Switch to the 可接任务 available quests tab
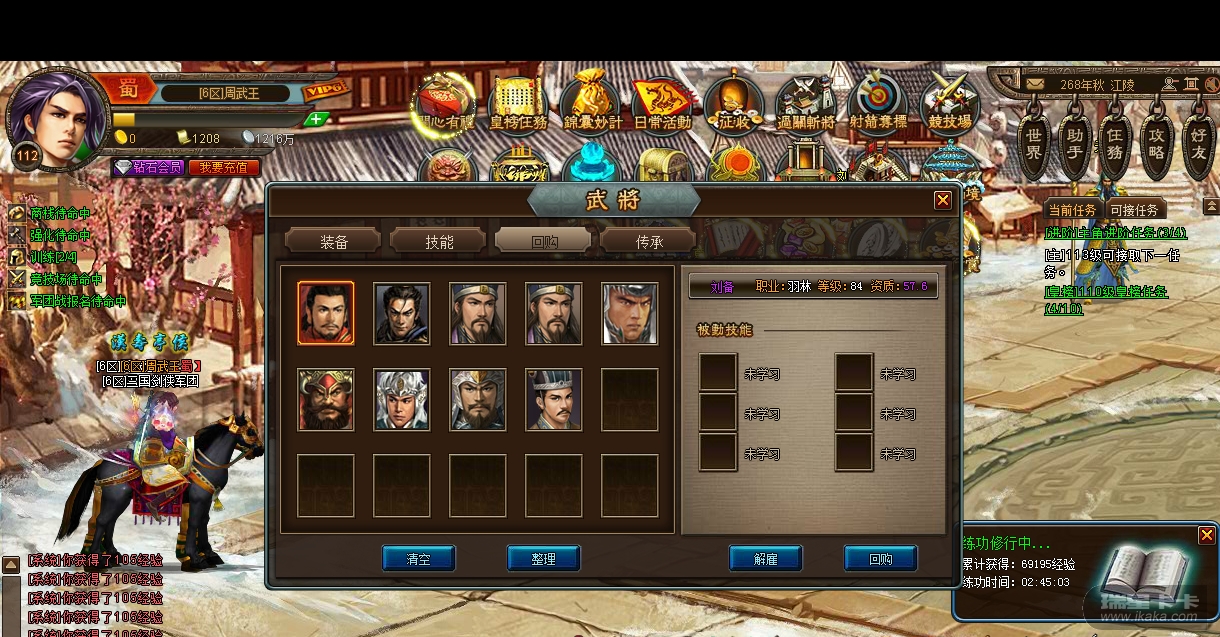This screenshot has width=1220, height=637. coord(1134,210)
